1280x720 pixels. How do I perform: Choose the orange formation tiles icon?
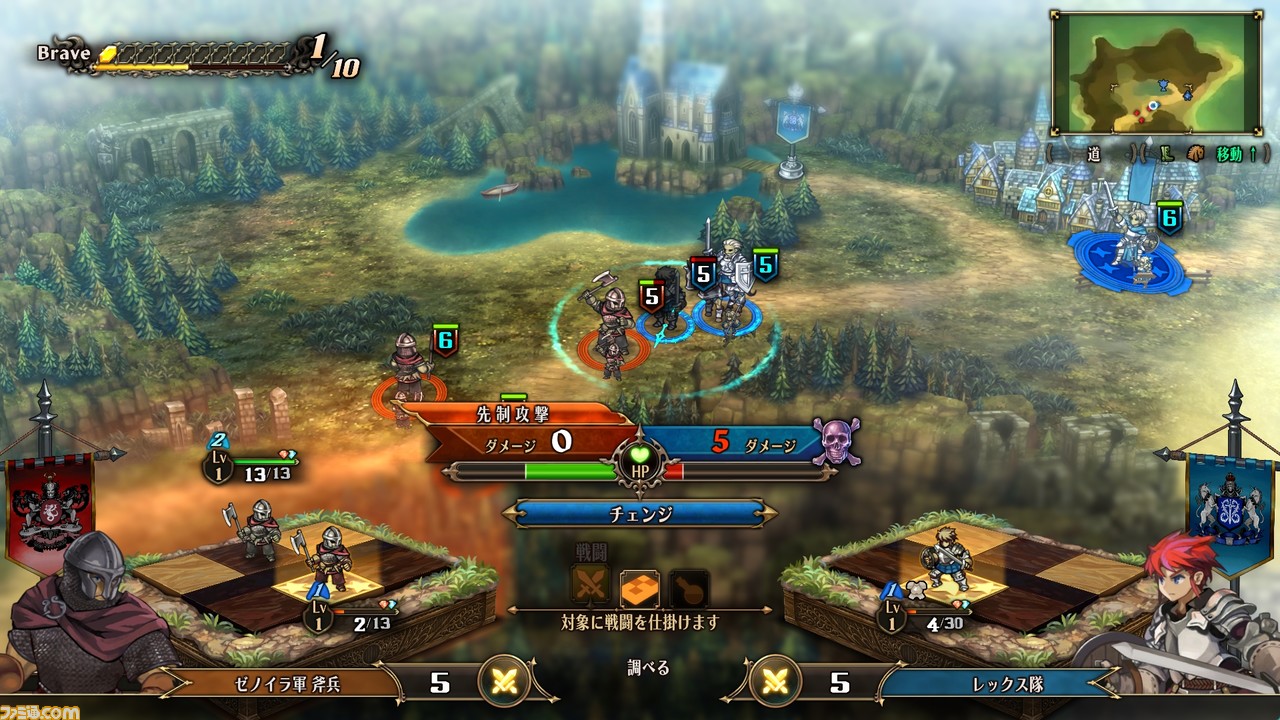point(640,589)
